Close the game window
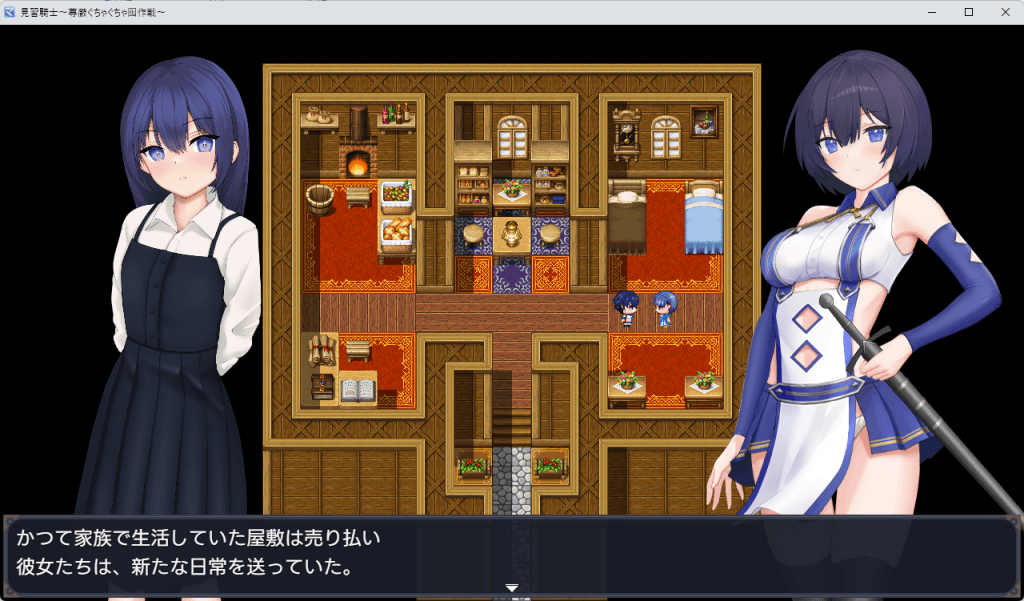This screenshot has height=601, width=1024. click(1003, 12)
